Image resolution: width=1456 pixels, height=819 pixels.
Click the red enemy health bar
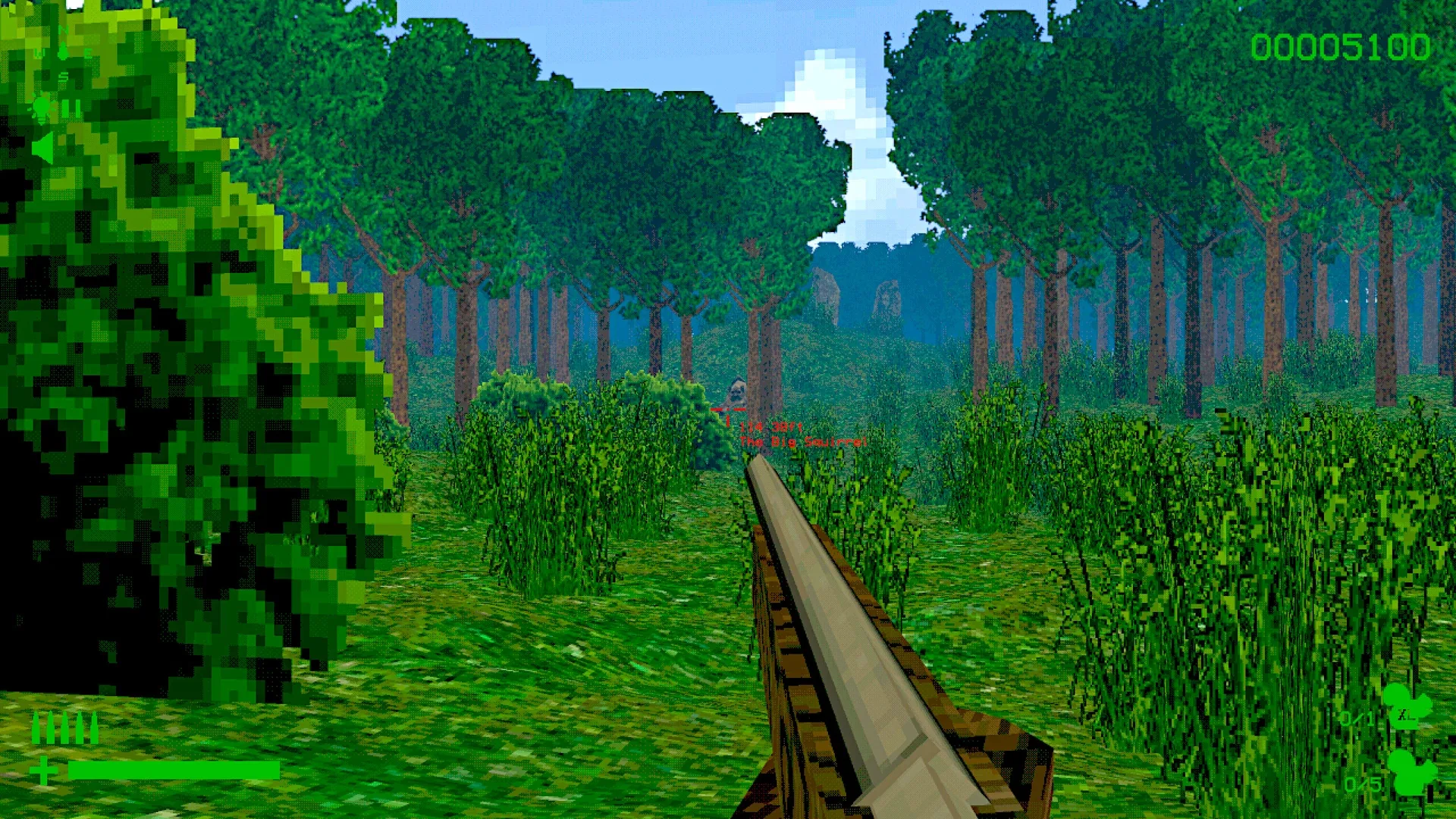click(x=727, y=409)
